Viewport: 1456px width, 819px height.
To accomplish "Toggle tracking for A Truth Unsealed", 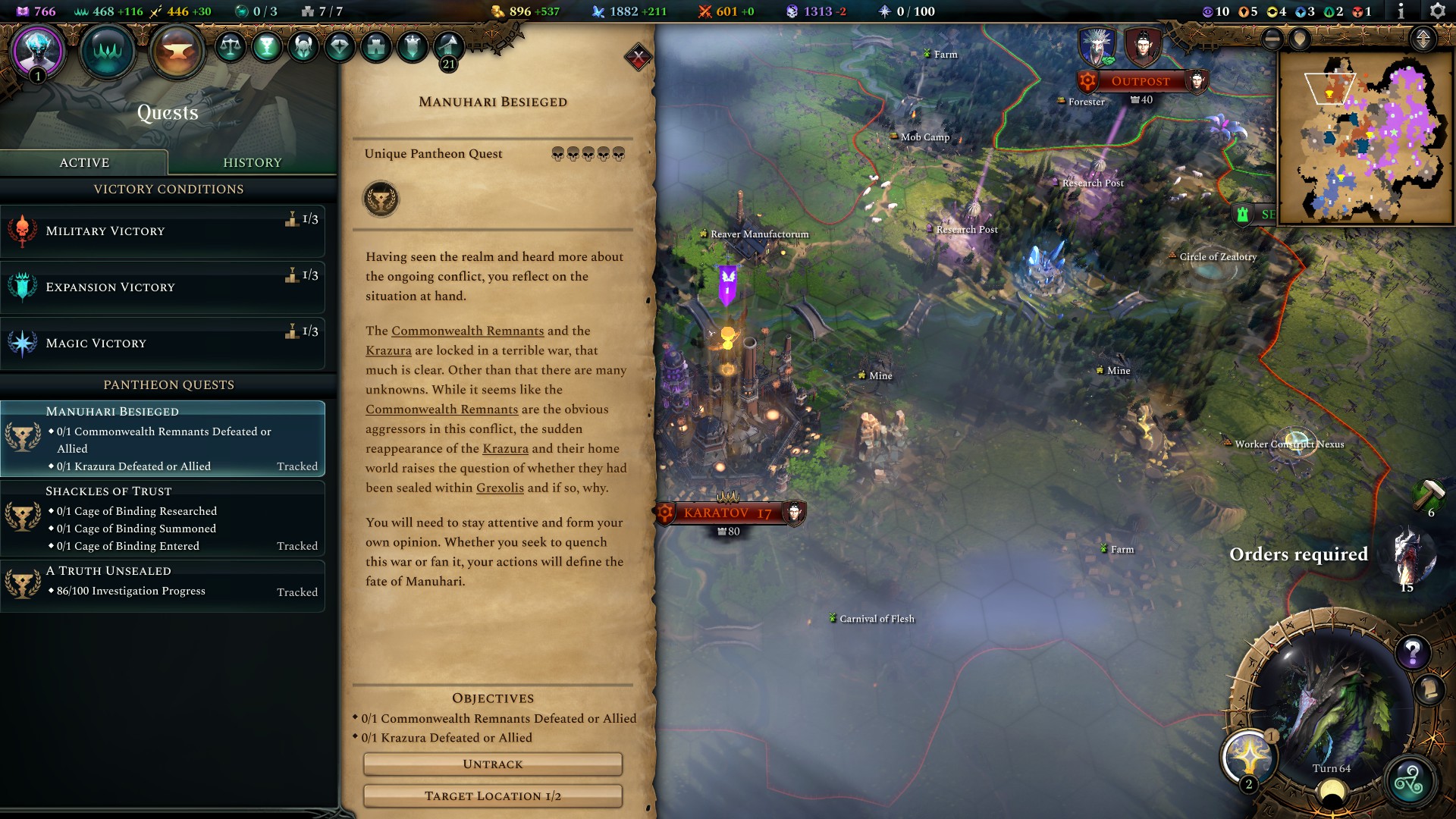I will click(296, 591).
